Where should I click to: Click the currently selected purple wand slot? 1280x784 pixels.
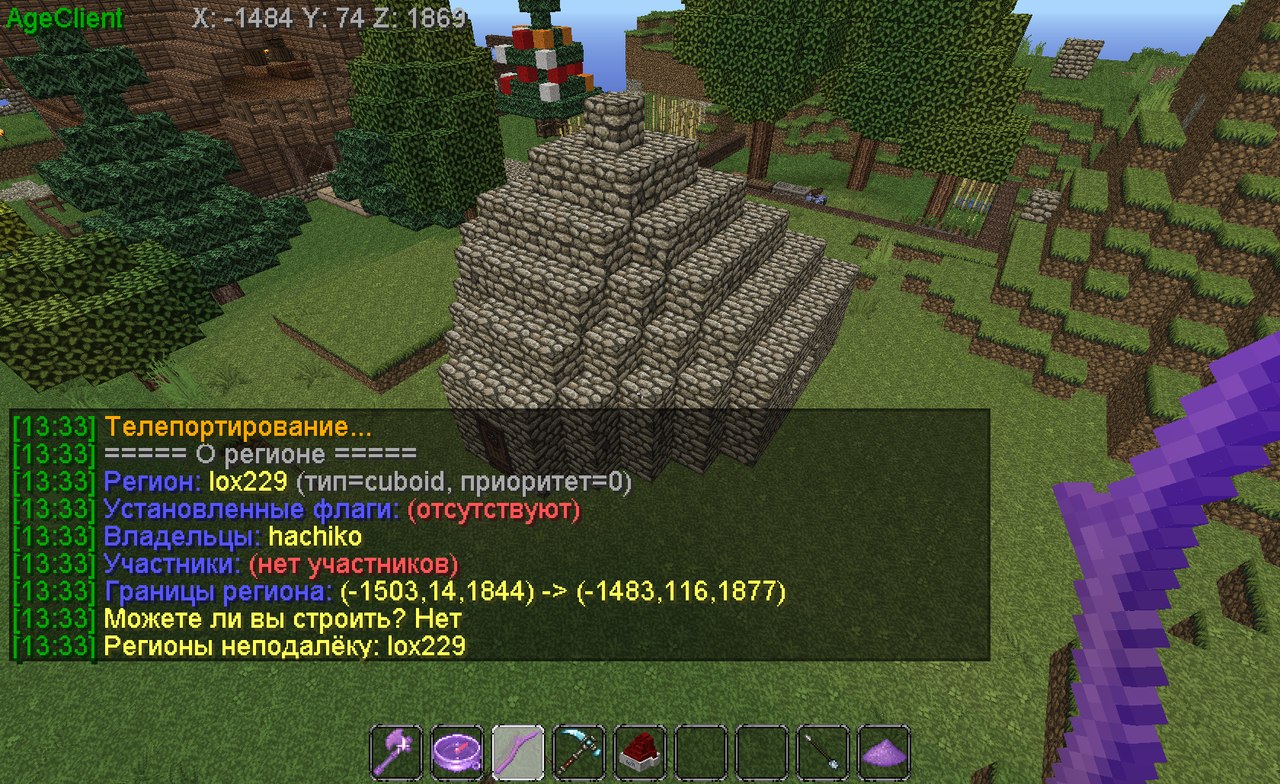pos(518,748)
